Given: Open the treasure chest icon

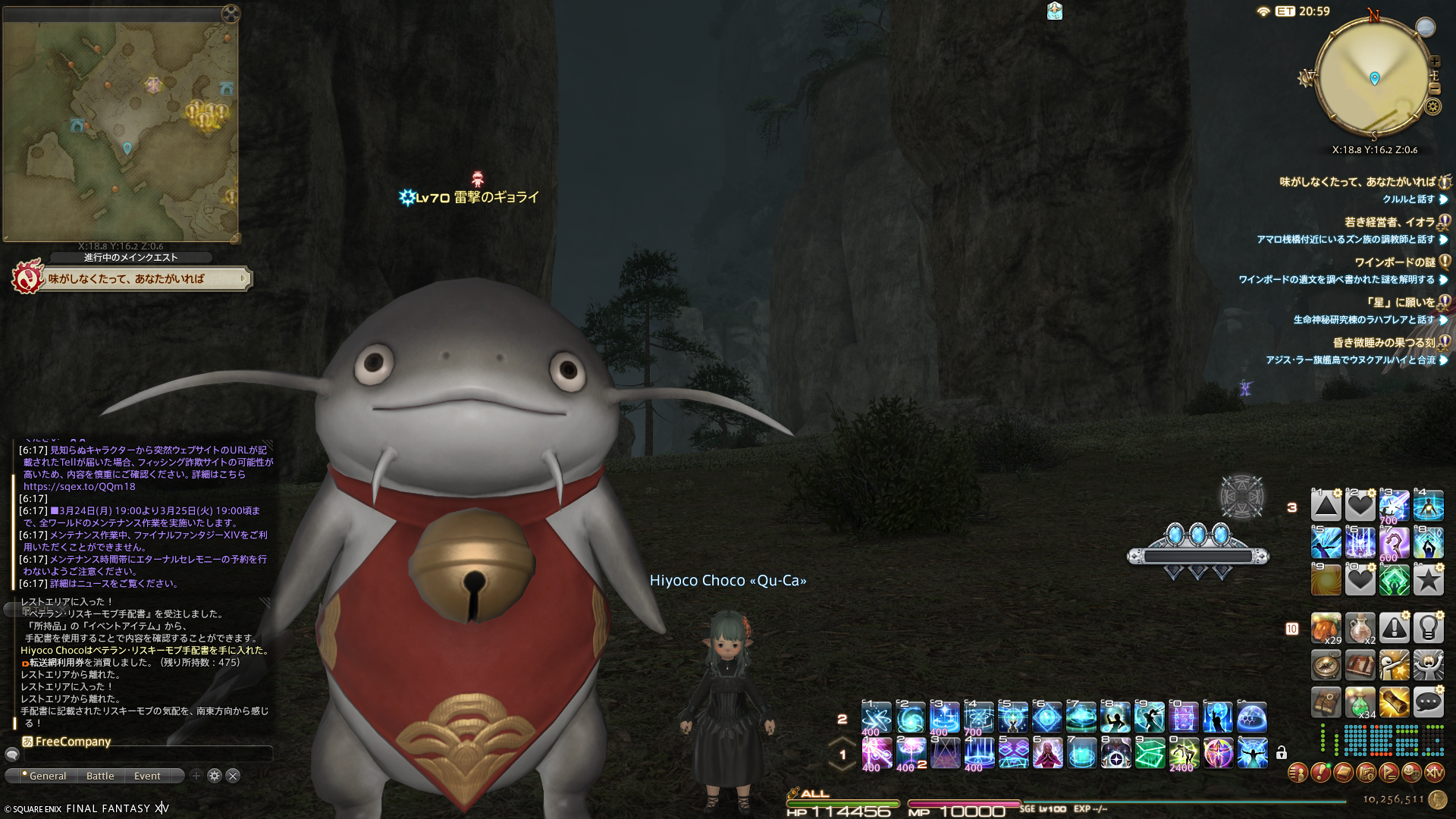Looking at the screenshot, I should (1360, 665).
